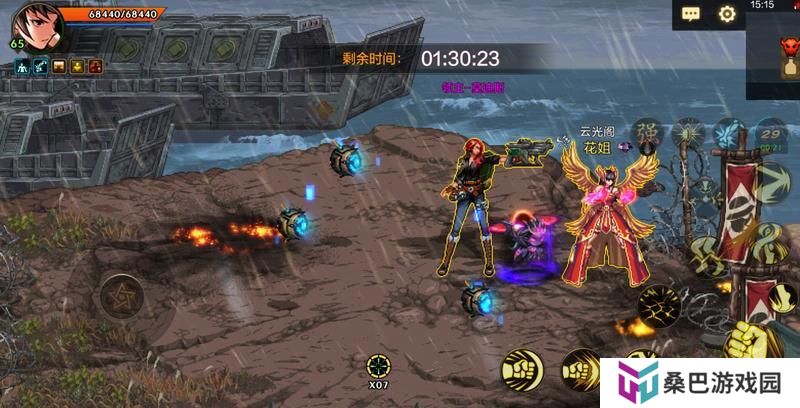
Task: Select the skill showing cooldown number 29
Action: coord(771,133)
